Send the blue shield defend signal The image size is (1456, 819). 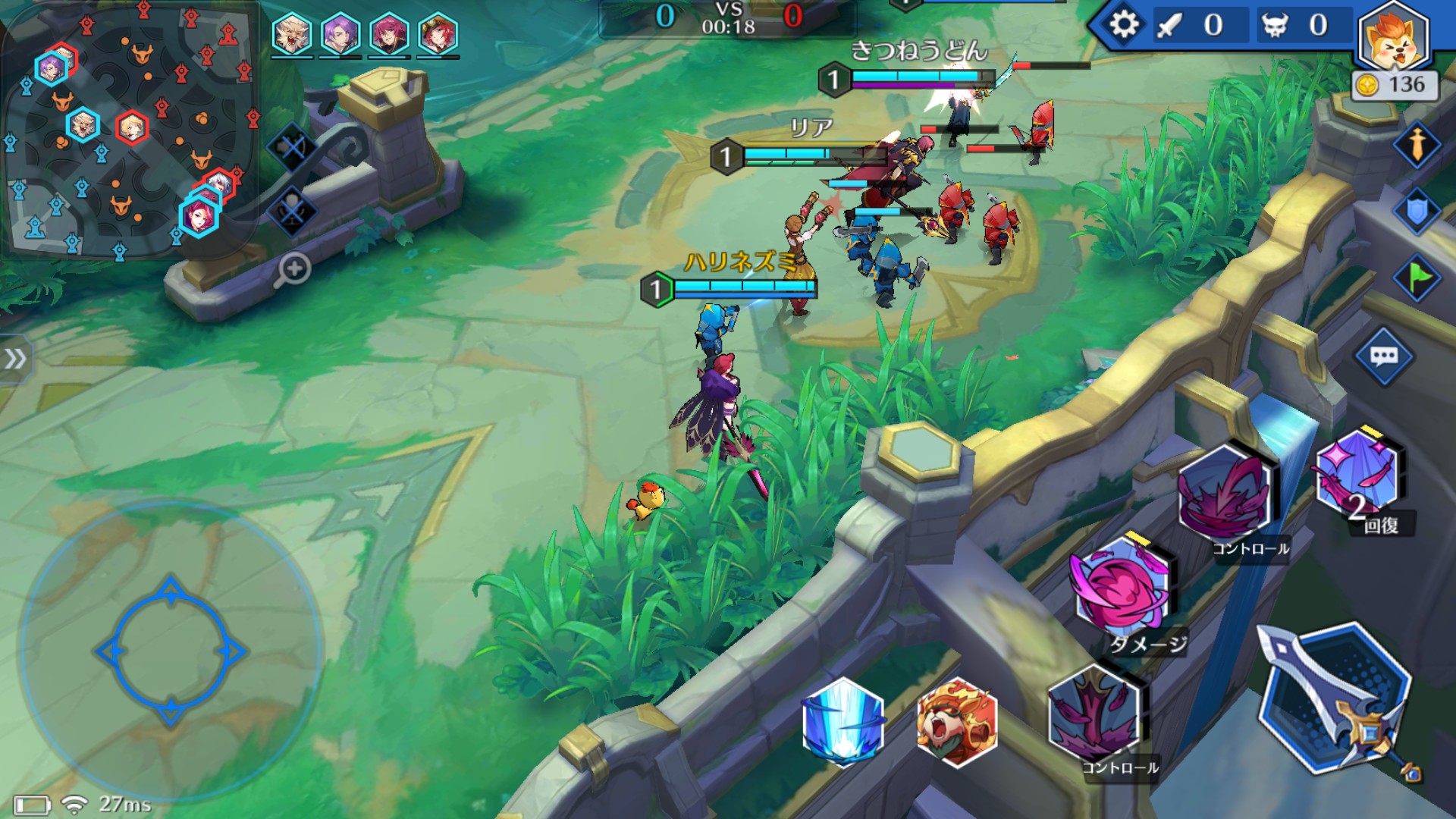point(1417,211)
